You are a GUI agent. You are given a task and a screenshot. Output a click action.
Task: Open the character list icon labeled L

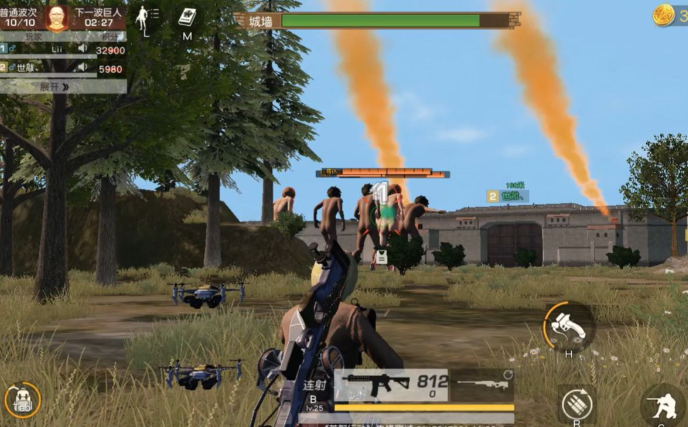(147, 17)
